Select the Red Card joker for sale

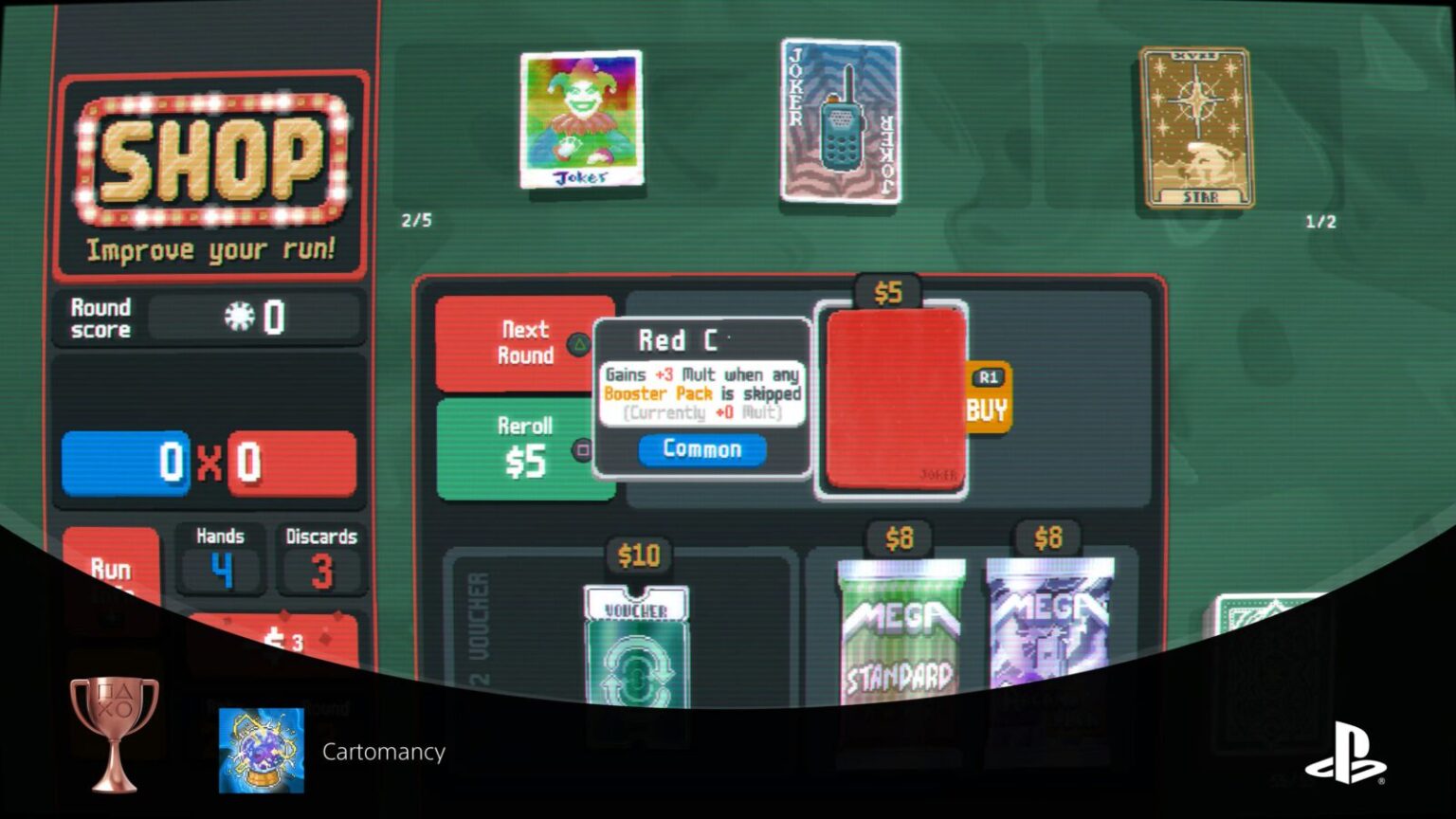(892, 398)
